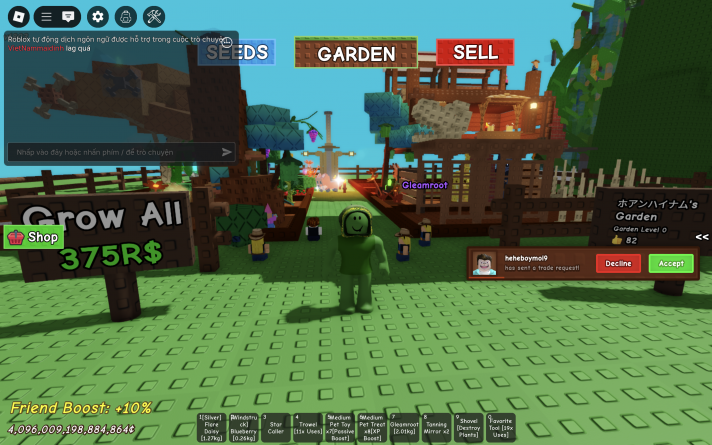Teleport with the SELL button

click(475, 52)
